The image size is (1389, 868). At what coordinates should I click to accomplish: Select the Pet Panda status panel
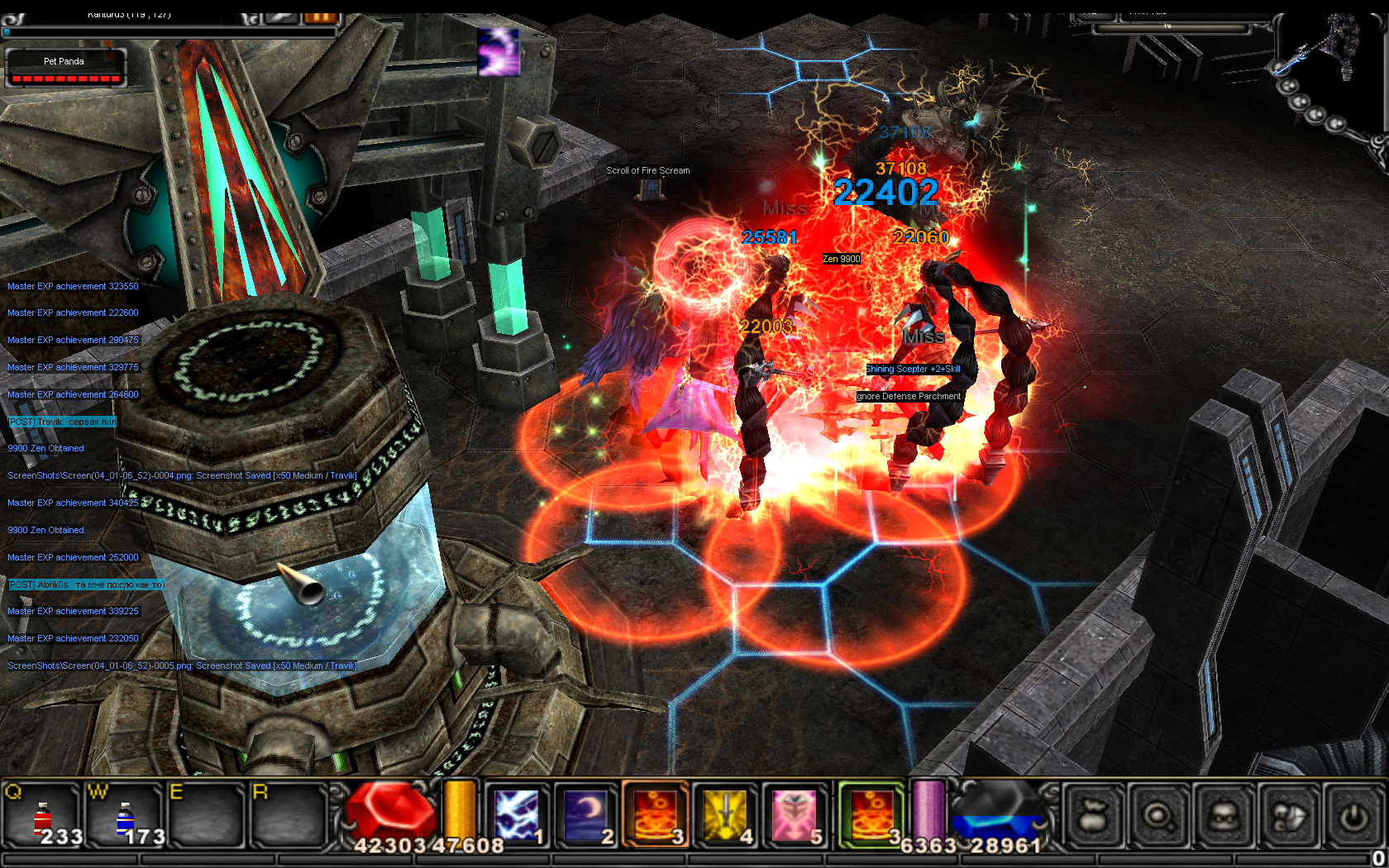click(x=65, y=68)
